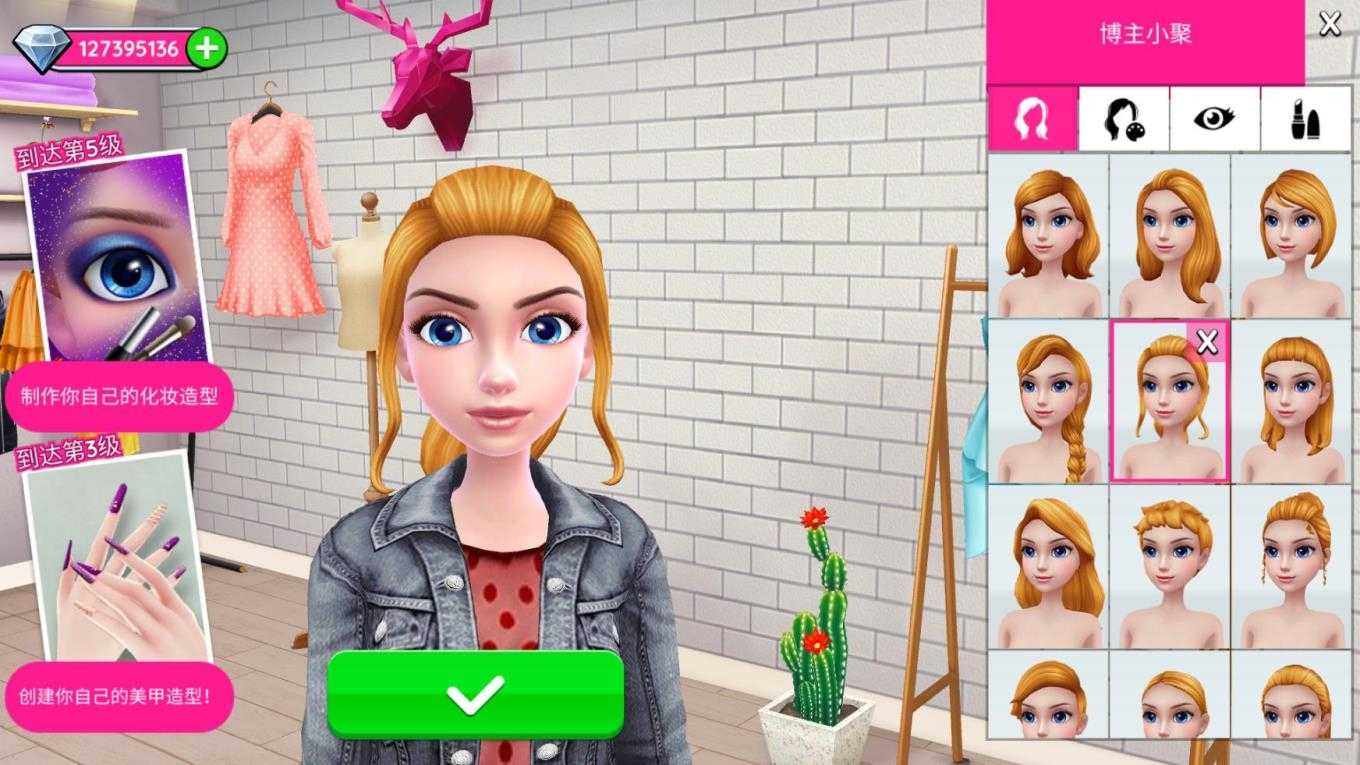Remove the selected hairstyle with its X
1360x765 pixels.
tap(1207, 343)
